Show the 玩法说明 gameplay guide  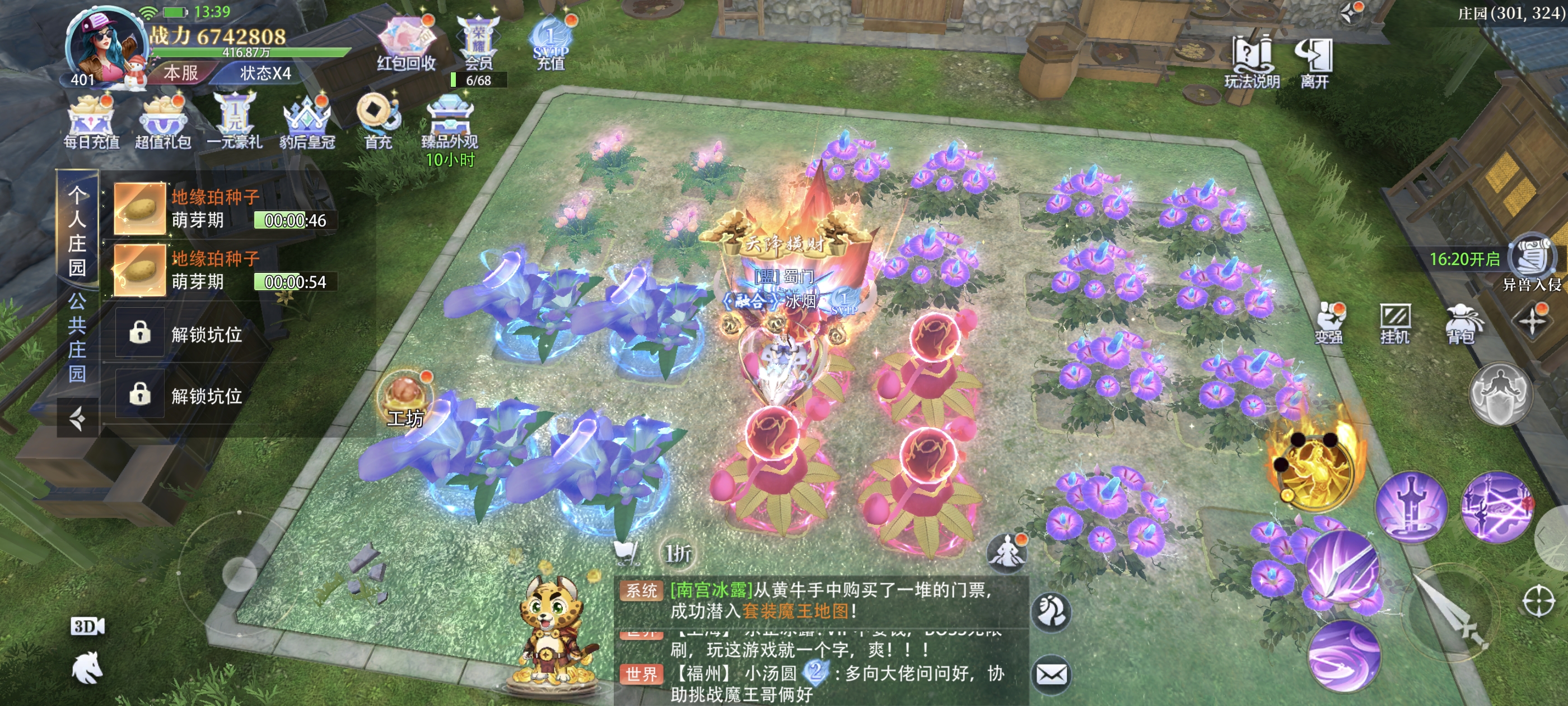point(1252,61)
